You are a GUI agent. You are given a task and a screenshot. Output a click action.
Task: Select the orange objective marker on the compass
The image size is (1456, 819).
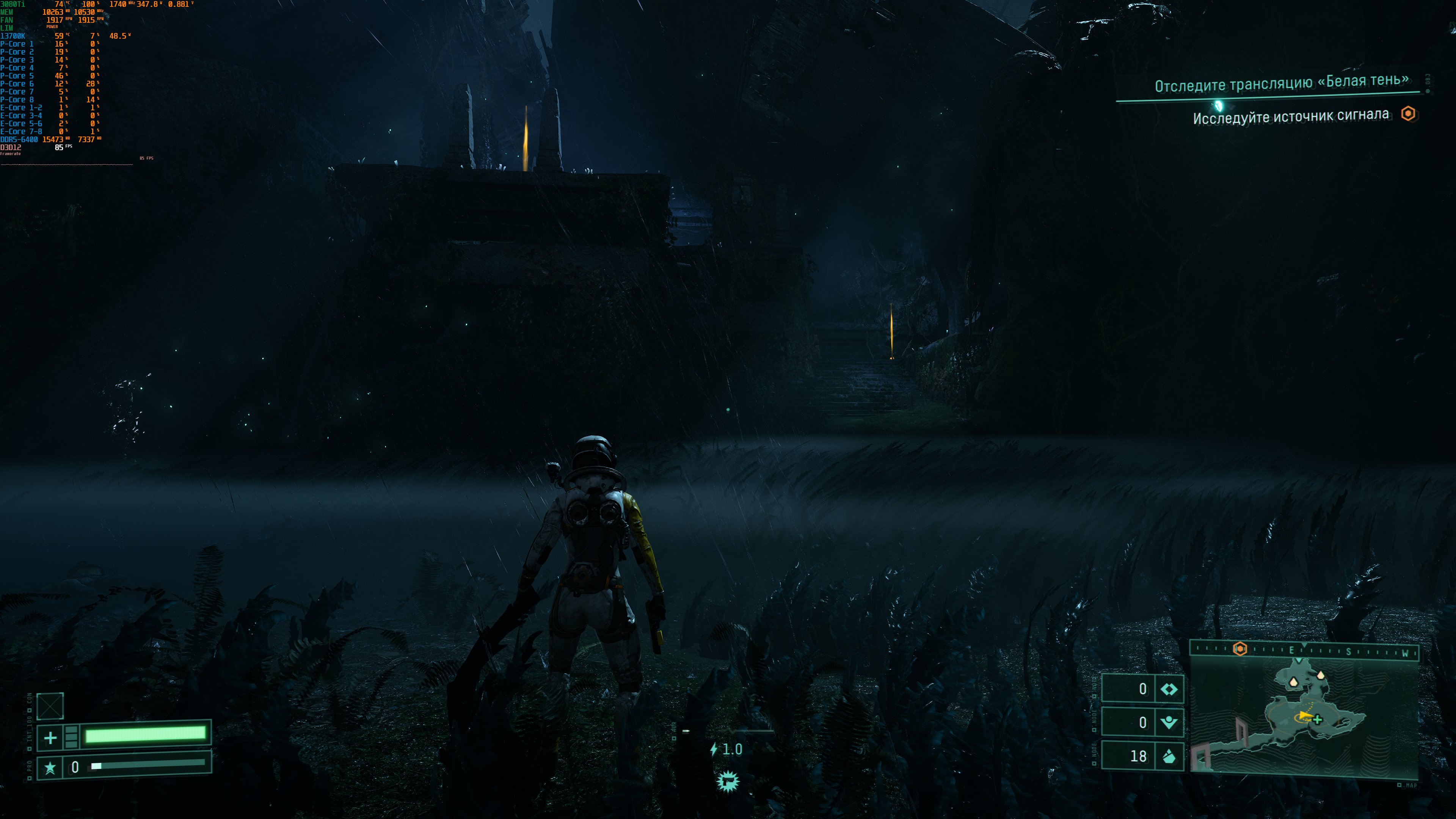point(1239,649)
